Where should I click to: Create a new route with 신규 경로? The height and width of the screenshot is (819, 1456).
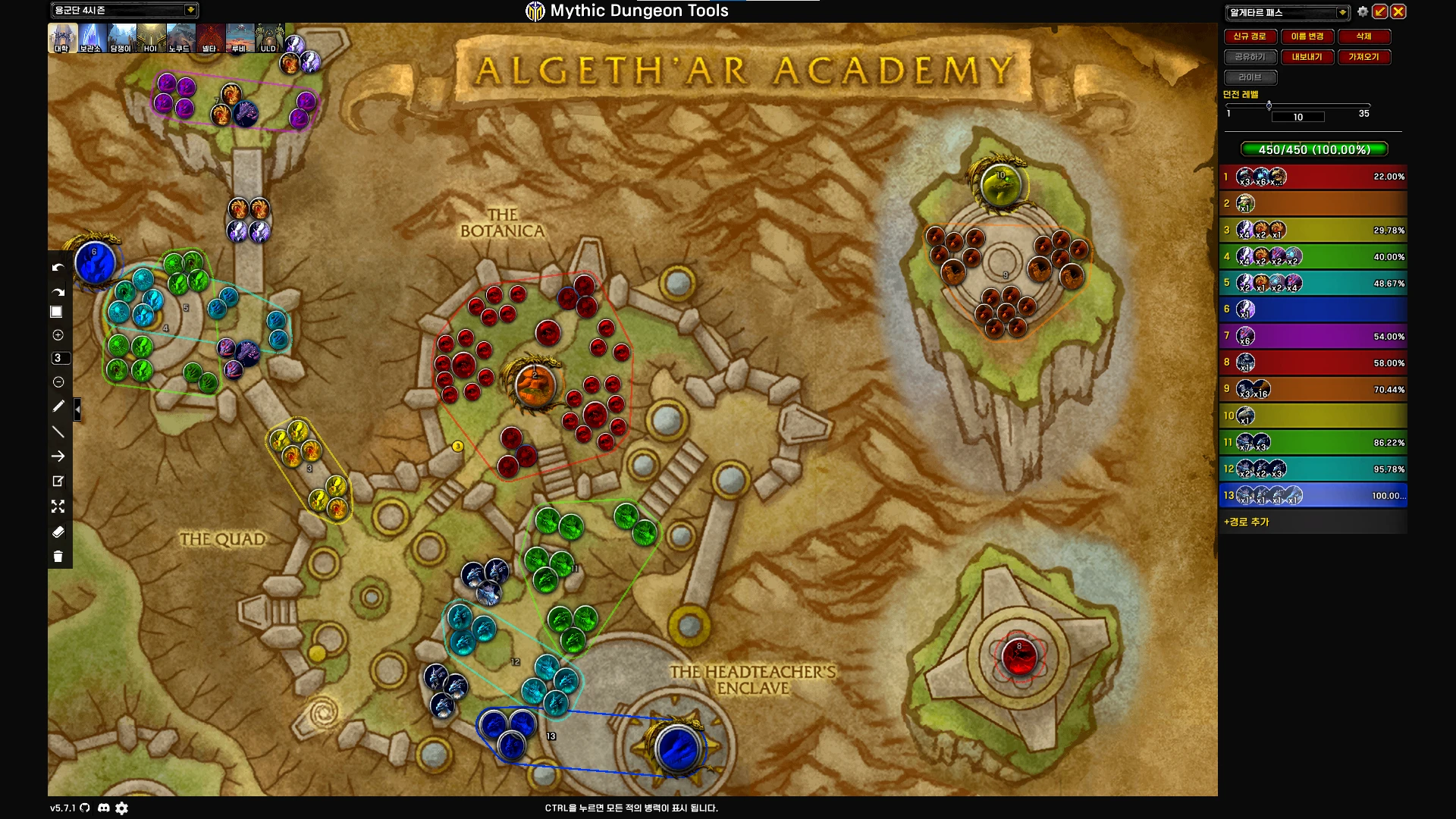click(1250, 36)
